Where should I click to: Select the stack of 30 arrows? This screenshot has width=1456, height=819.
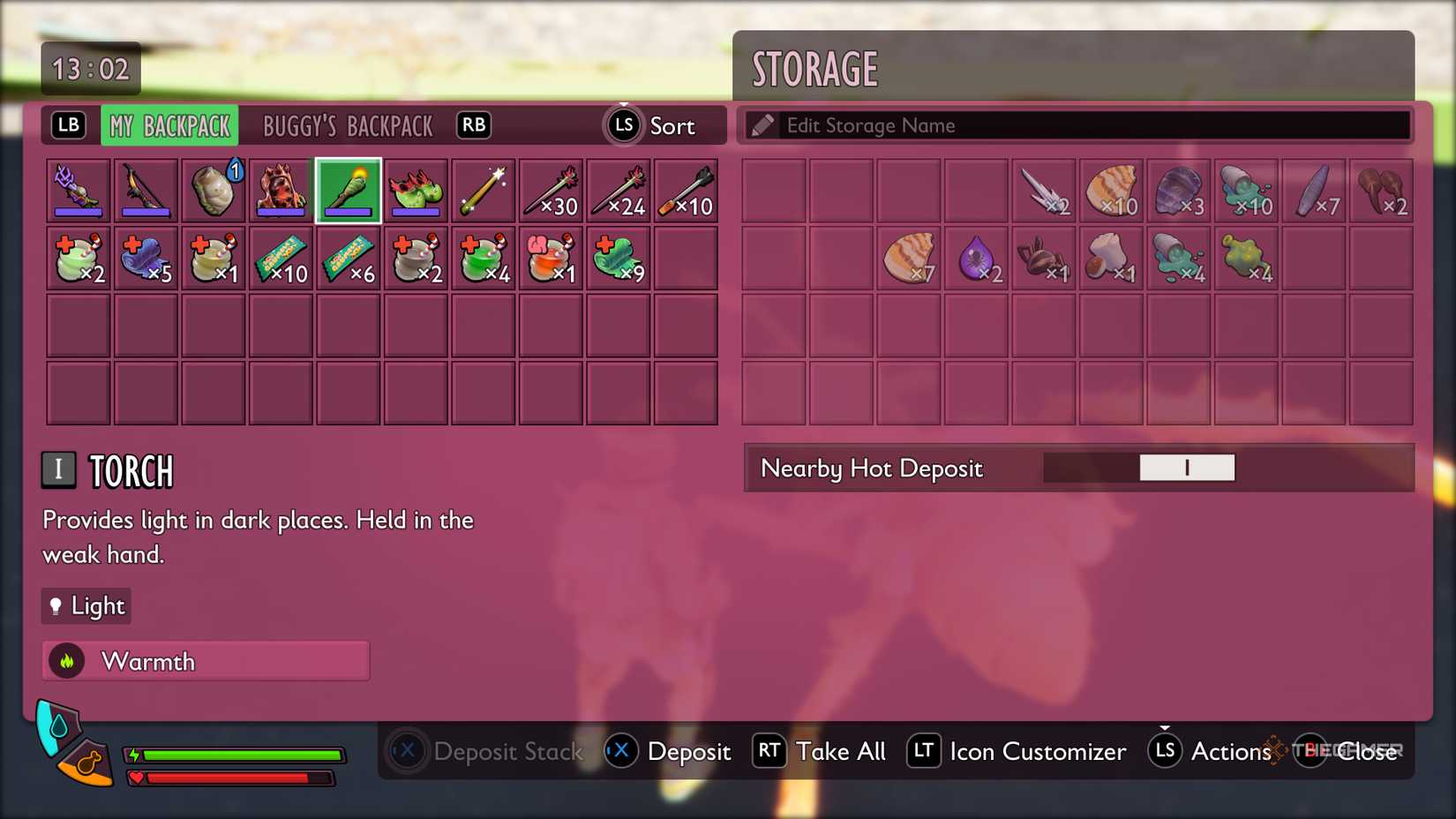click(551, 189)
